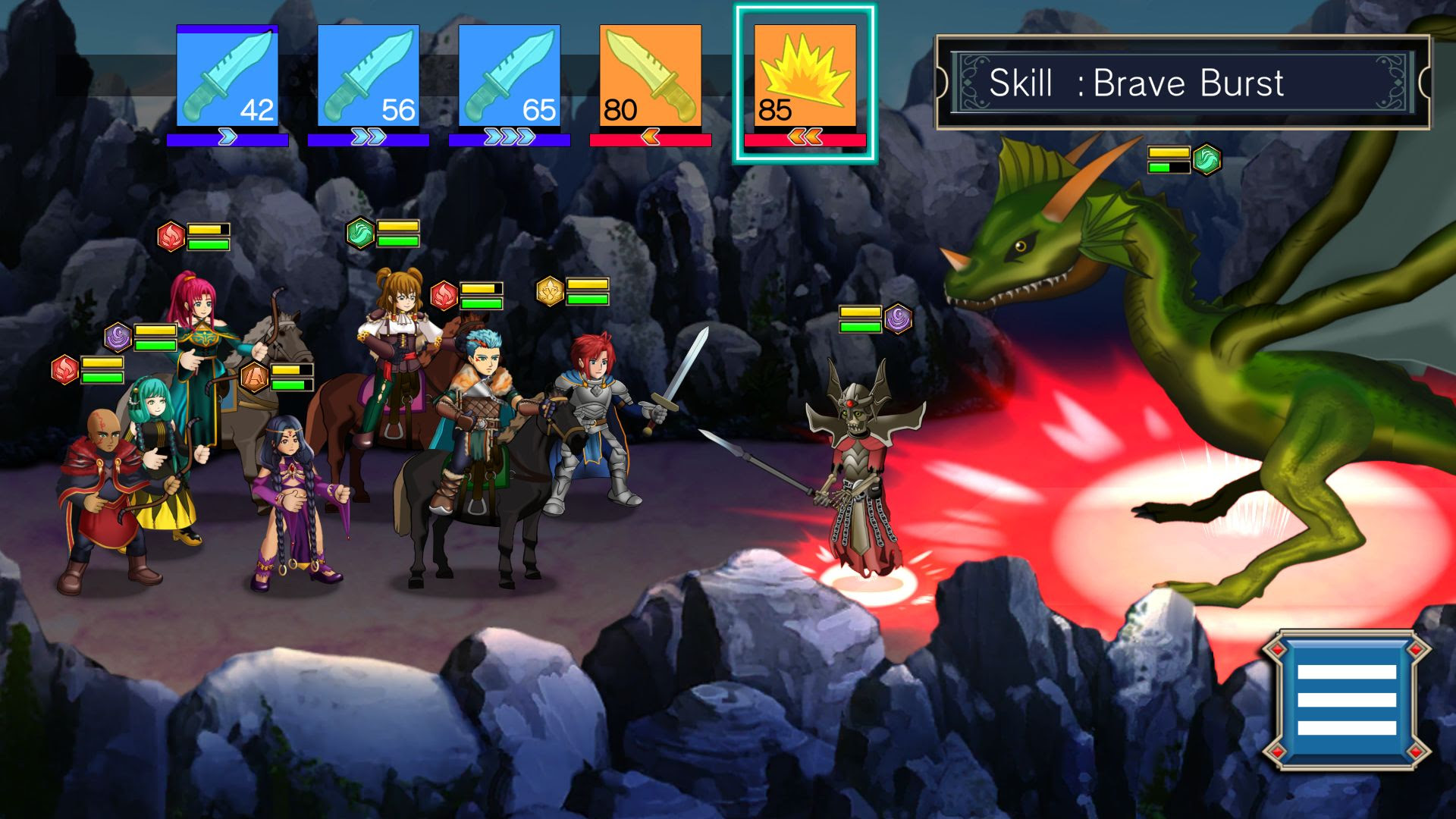Select the blue knife card numbered 42
The width and height of the screenshot is (1456, 819).
(x=227, y=77)
